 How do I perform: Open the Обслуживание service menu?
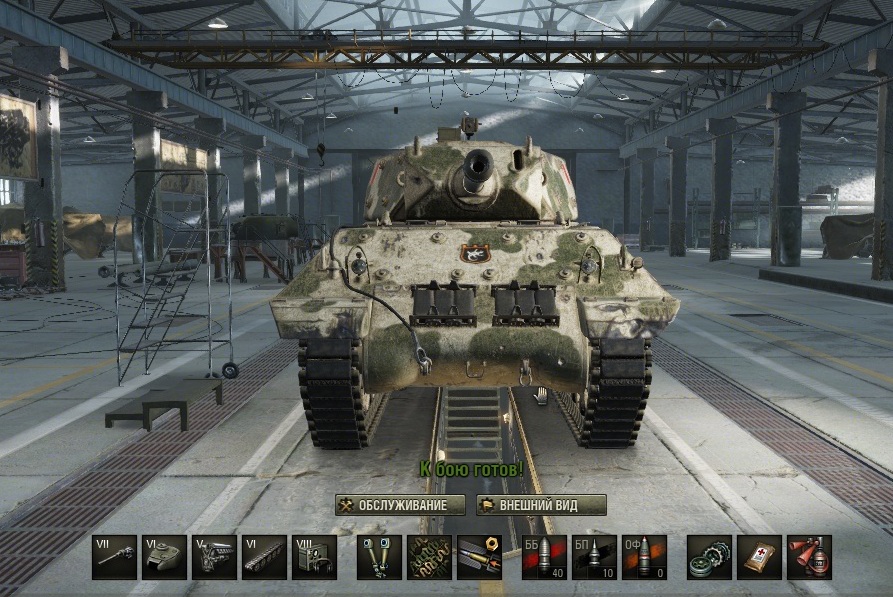[x=399, y=505]
